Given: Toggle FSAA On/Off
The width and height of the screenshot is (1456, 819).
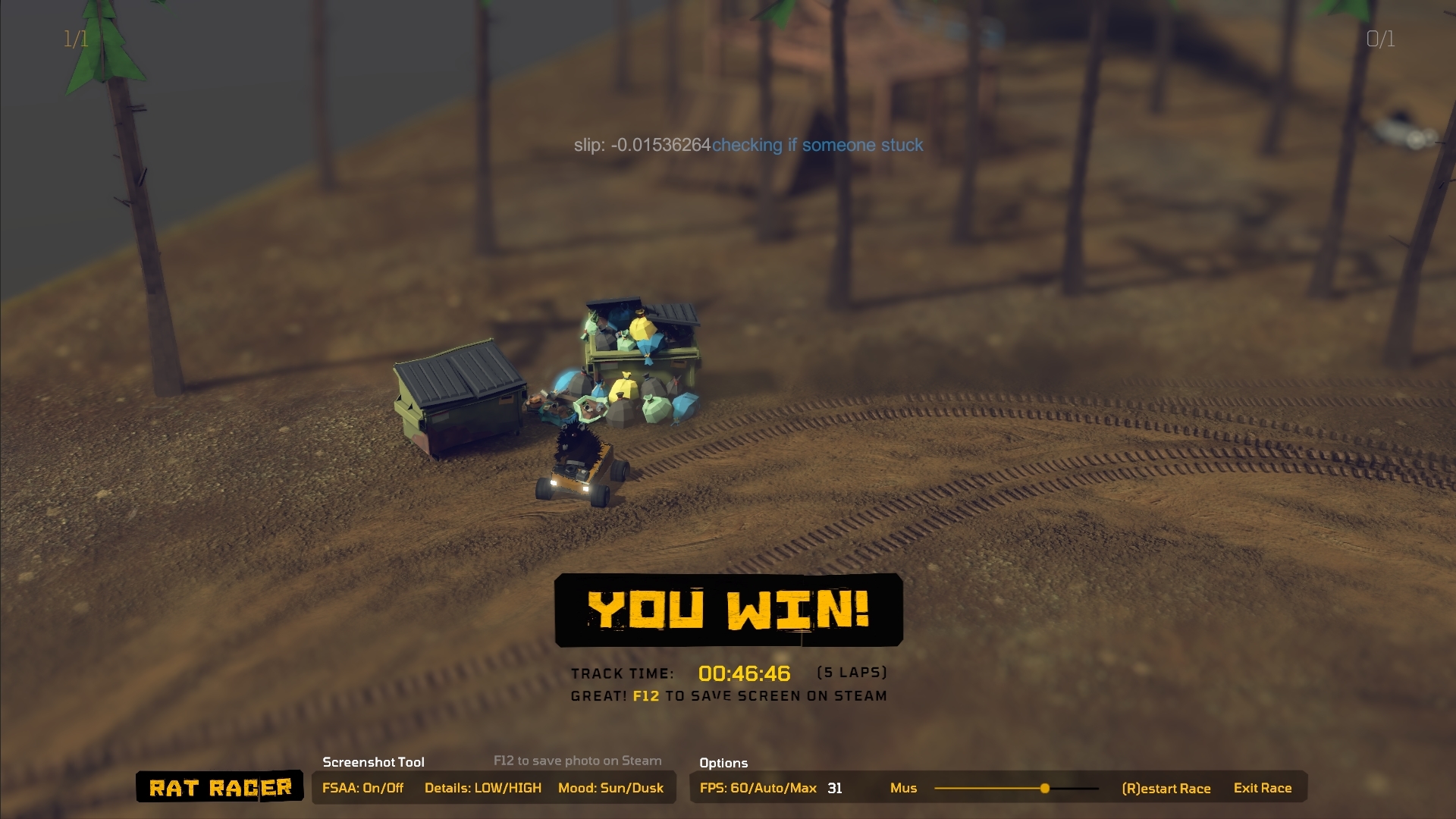Looking at the screenshot, I should click(364, 788).
